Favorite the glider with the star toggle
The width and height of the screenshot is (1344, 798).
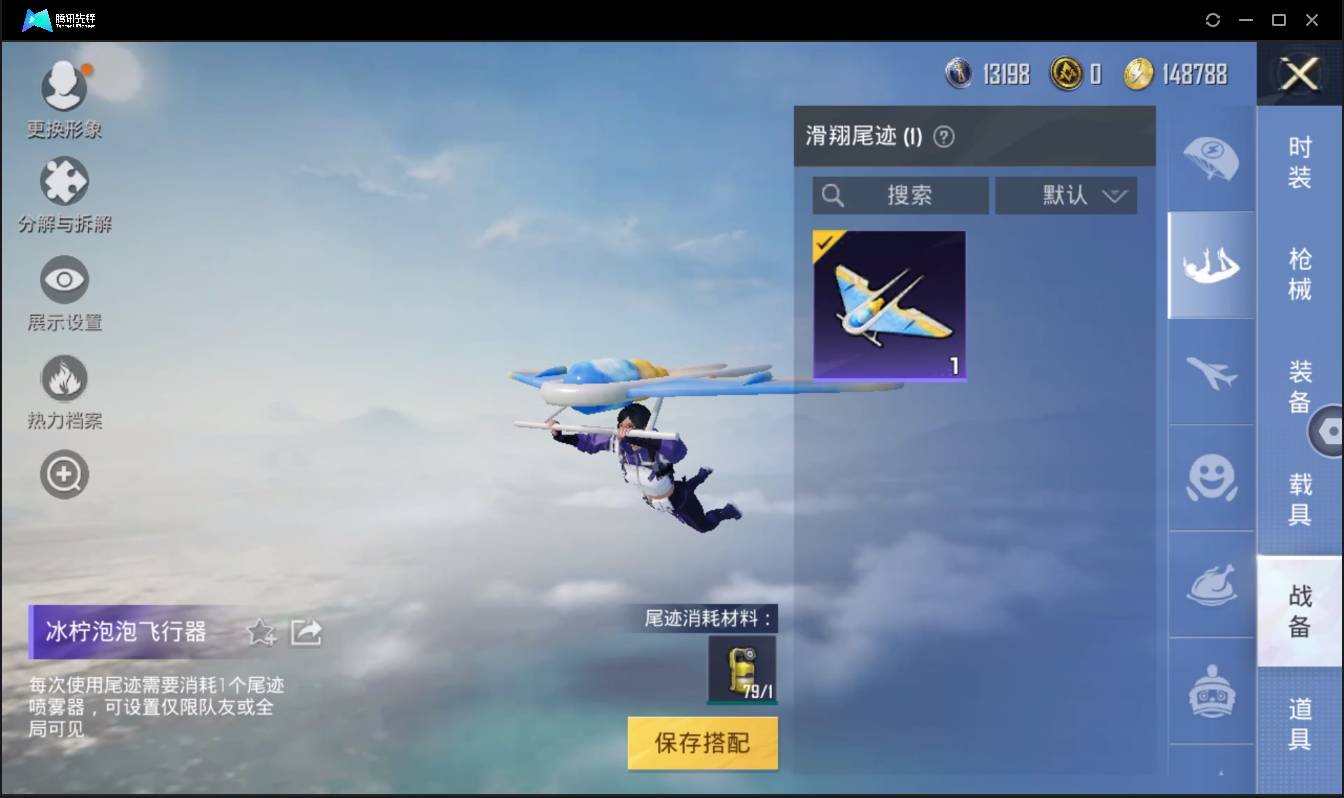tap(260, 632)
